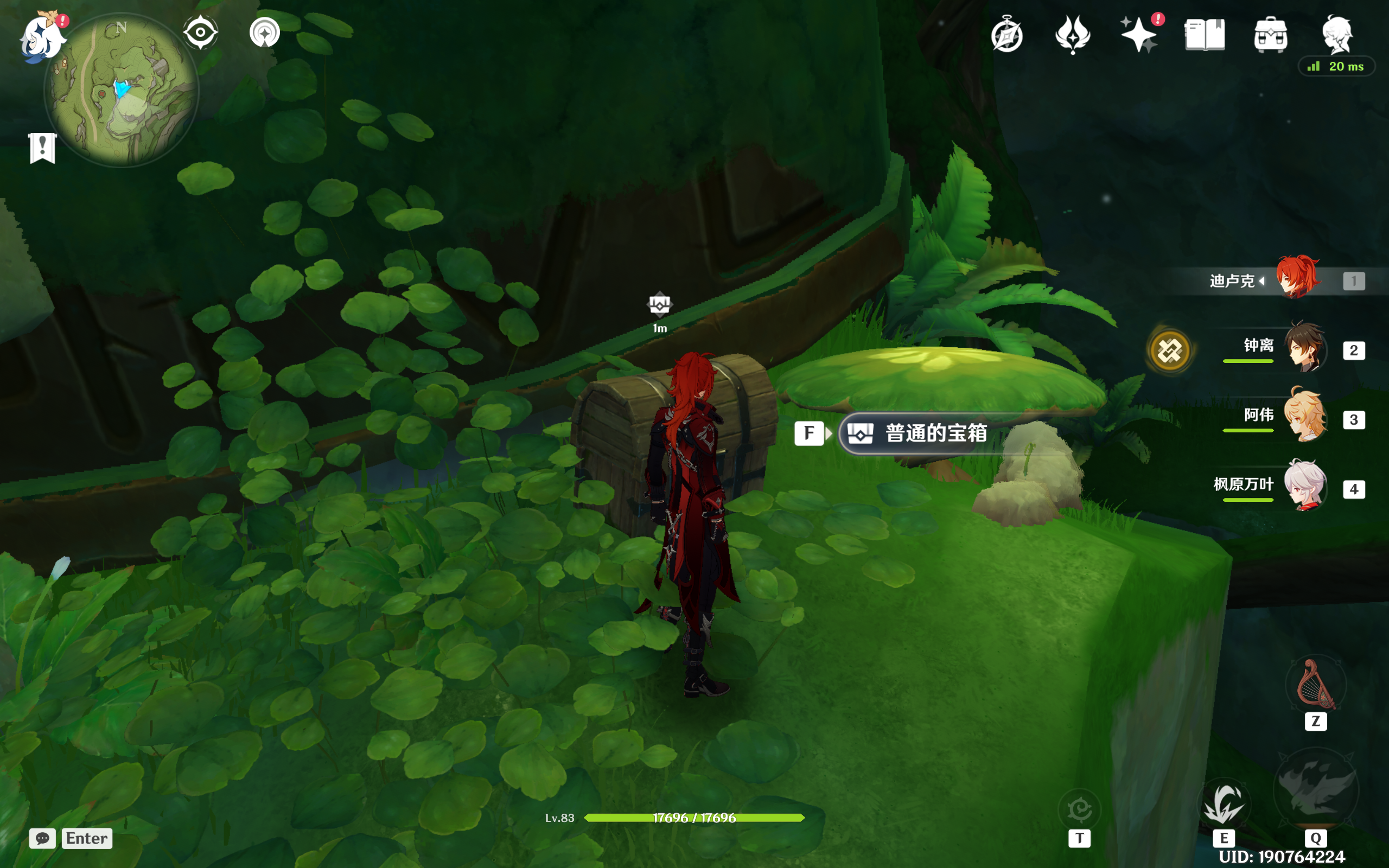Open the chat speech bubble
The width and height of the screenshot is (1389, 868).
(42, 838)
